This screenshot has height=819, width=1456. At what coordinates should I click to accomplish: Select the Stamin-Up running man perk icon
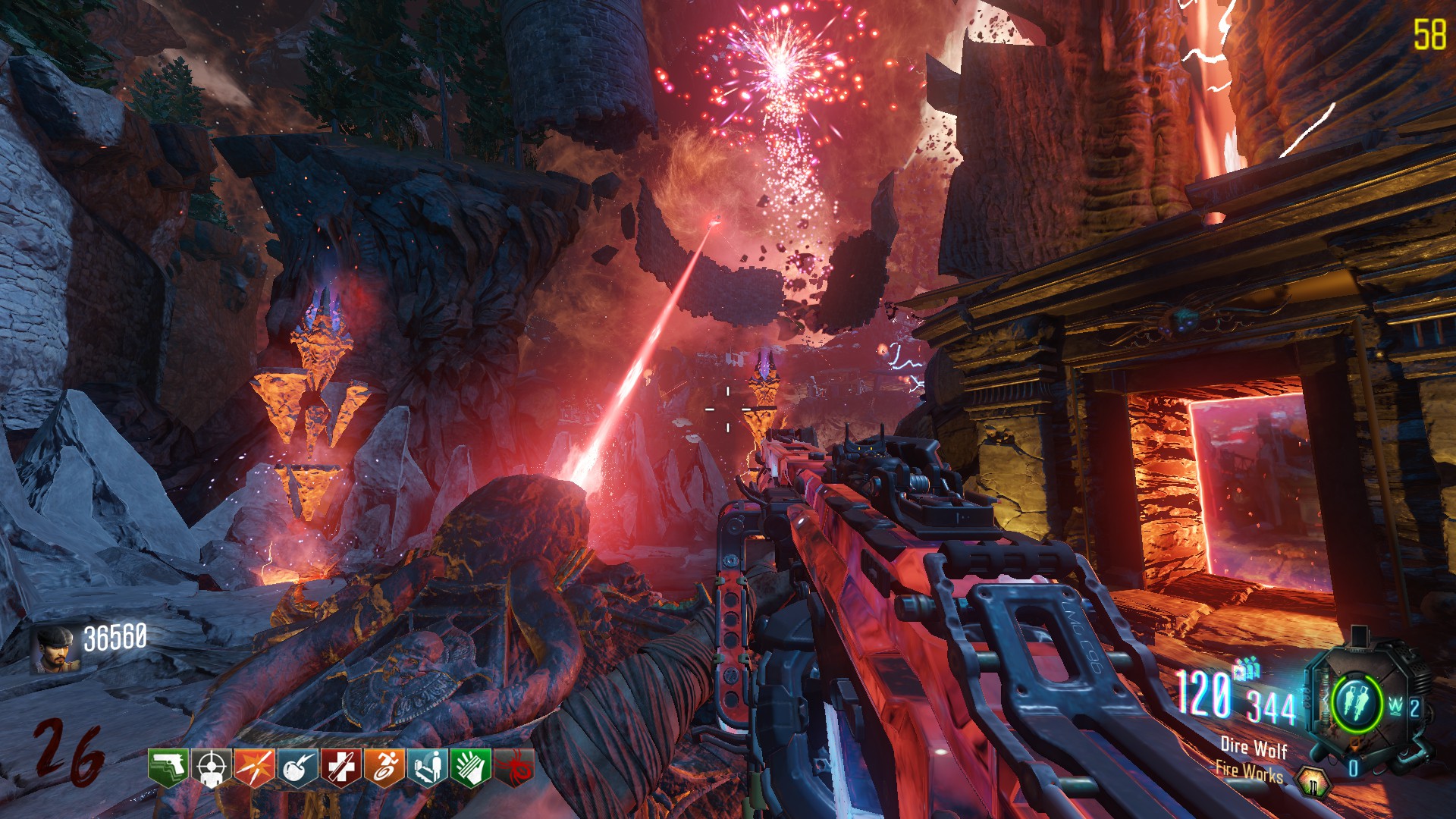click(x=384, y=768)
